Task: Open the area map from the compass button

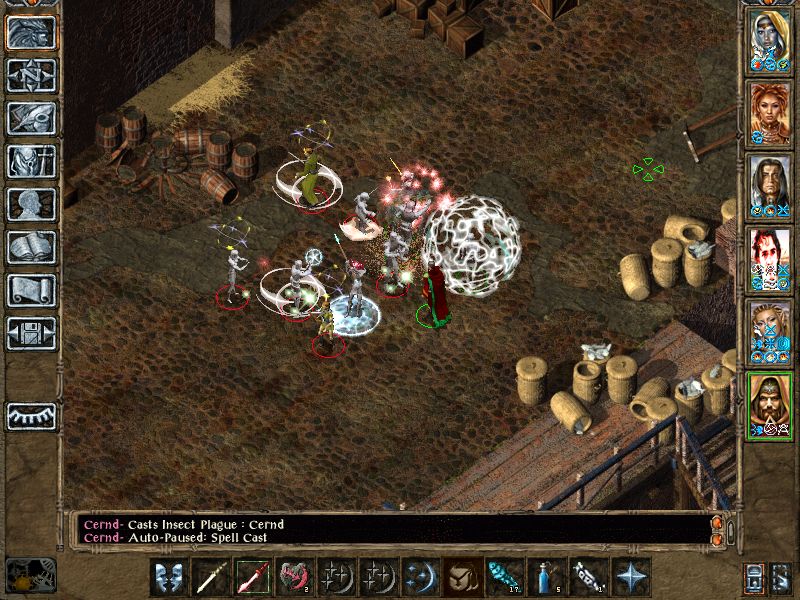Action: [31, 75]
